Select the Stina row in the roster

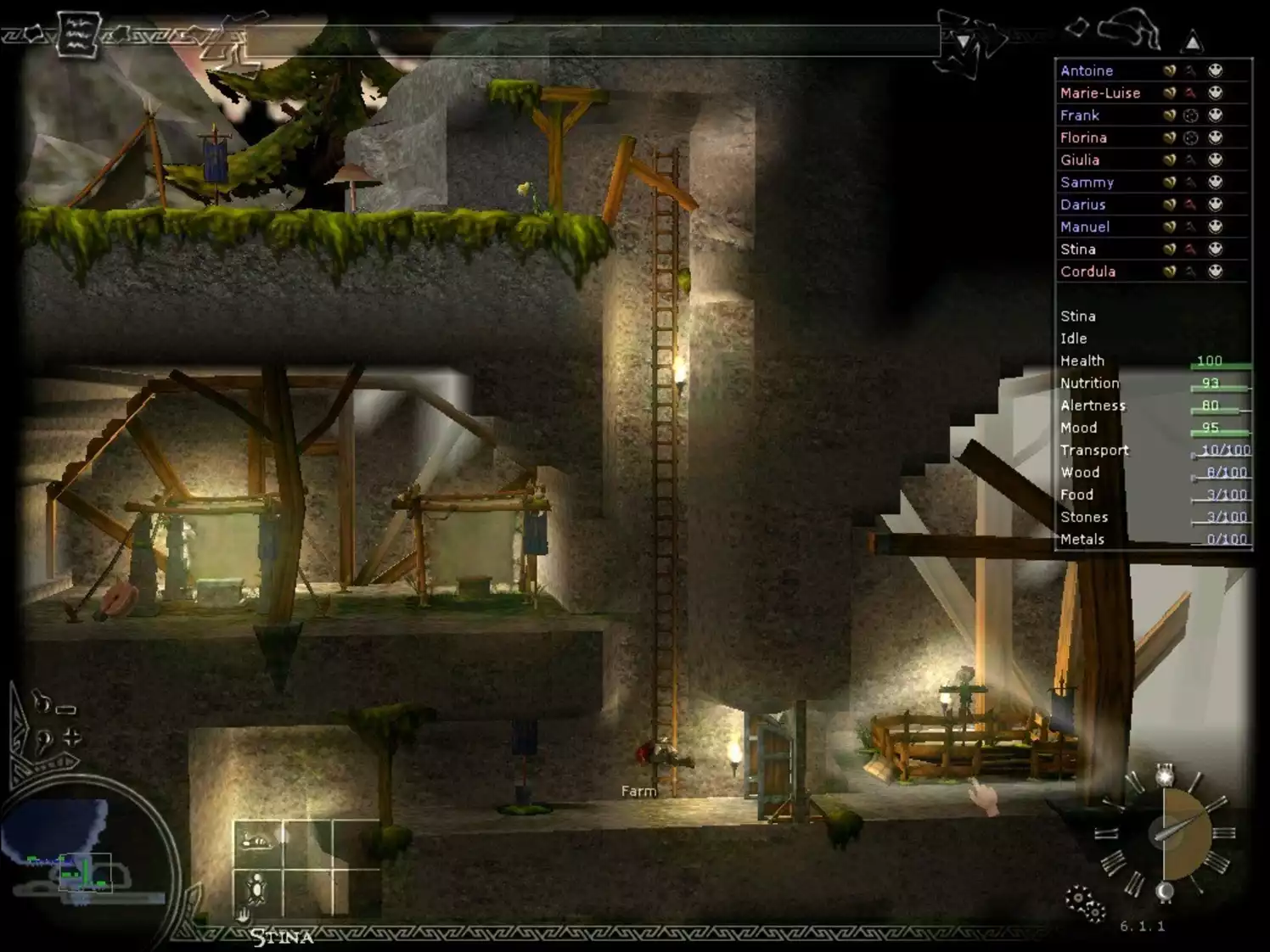pos(1077,249)
